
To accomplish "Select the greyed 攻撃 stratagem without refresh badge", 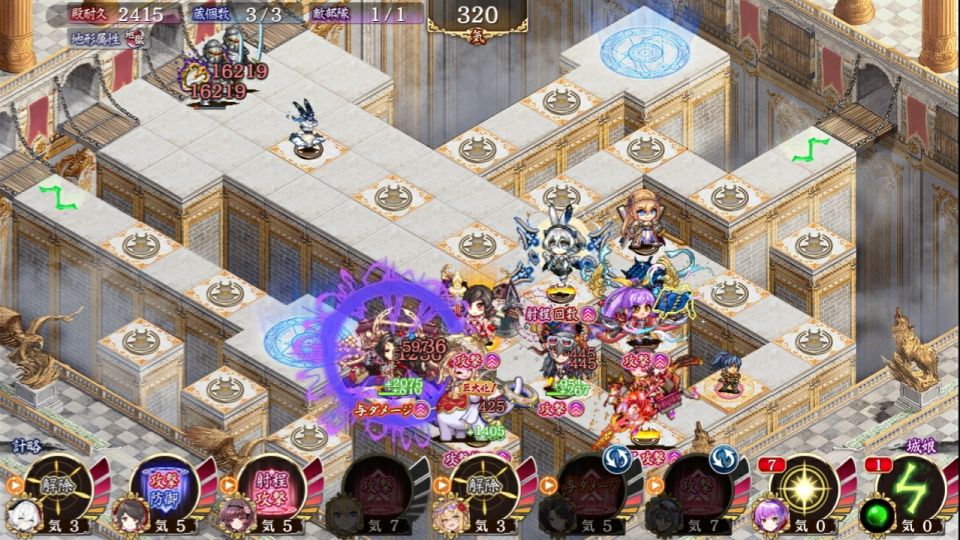I will [x=377, y=489].
